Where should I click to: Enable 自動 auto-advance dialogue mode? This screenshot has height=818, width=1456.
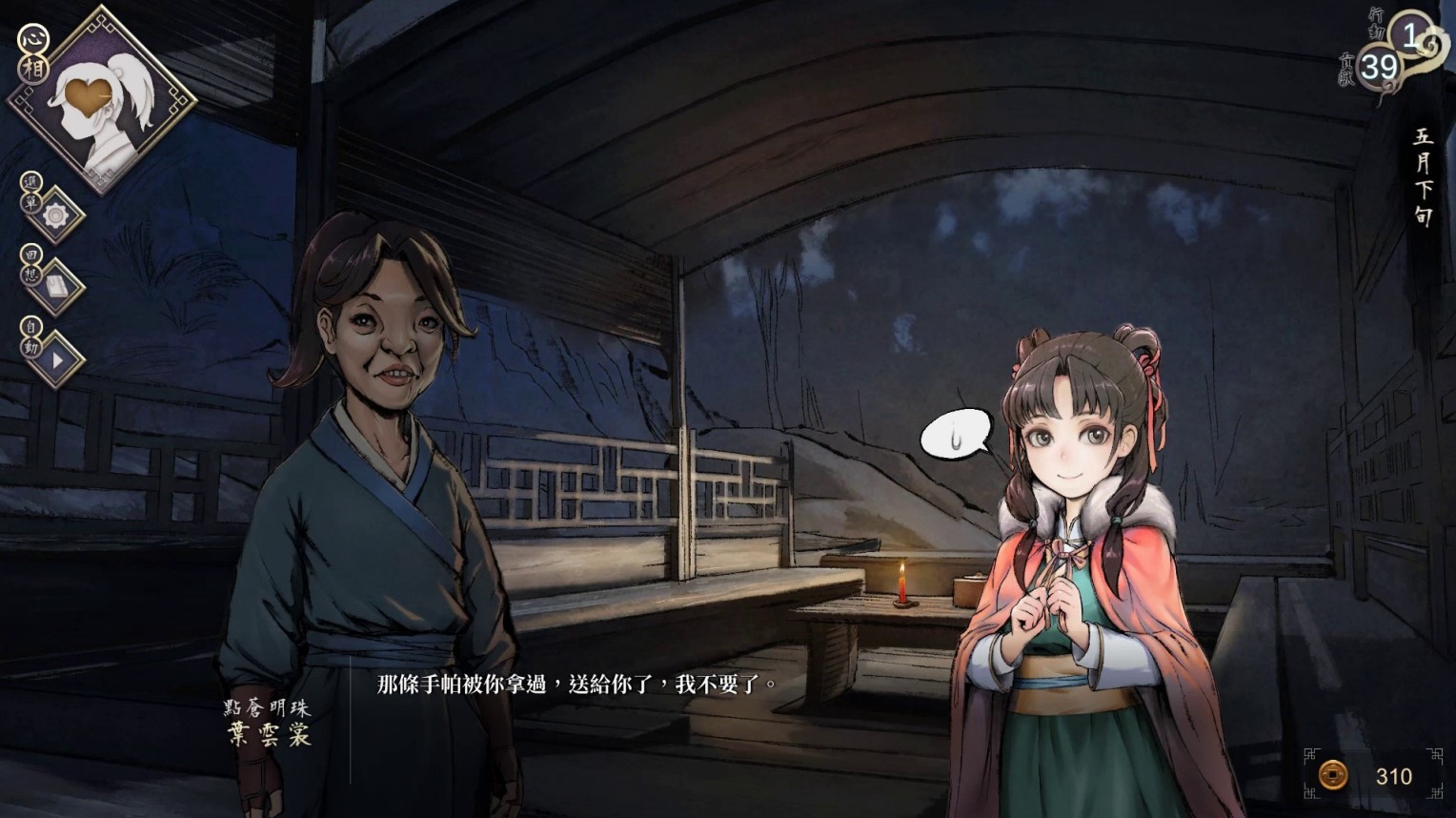click(x=30, y=340)
